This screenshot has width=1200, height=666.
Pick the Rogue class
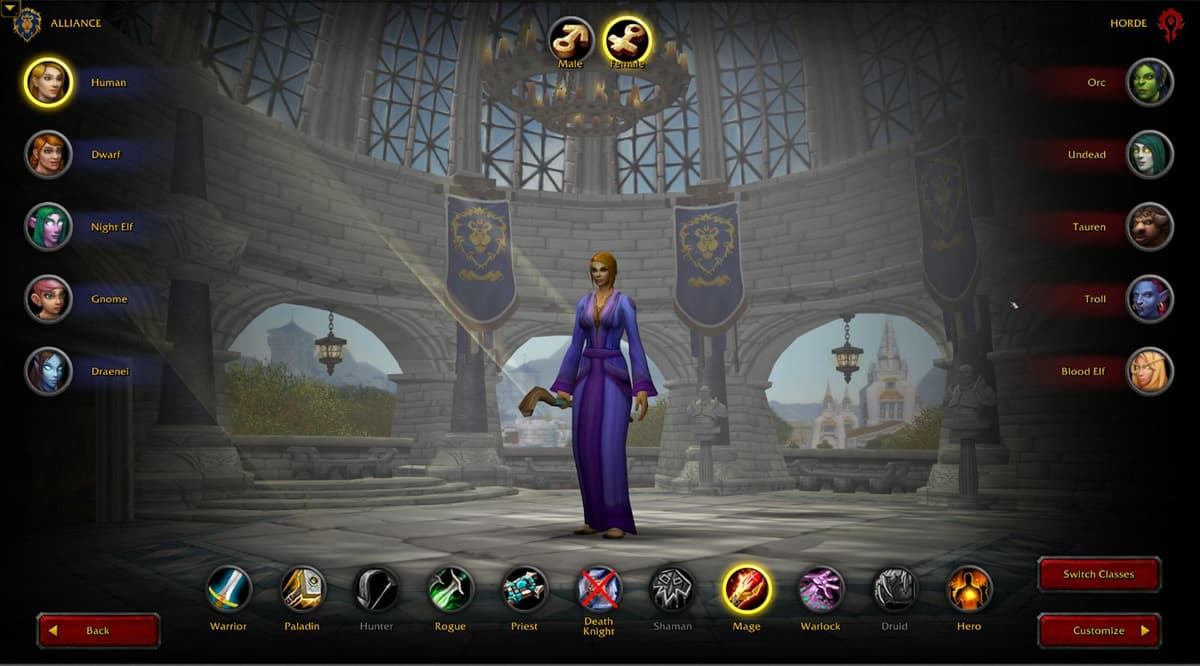click(450, 589)
